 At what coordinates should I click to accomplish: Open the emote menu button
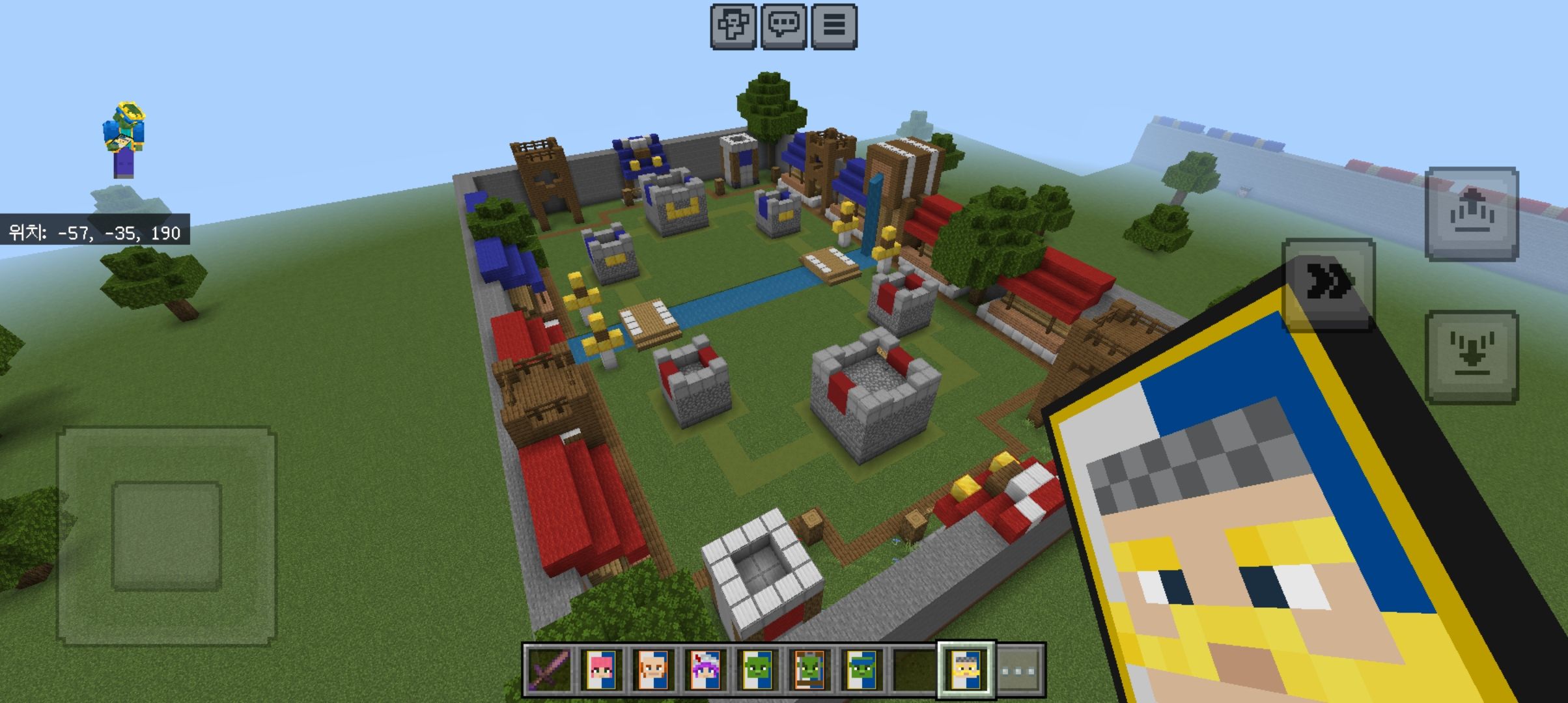tap(733, 26)
